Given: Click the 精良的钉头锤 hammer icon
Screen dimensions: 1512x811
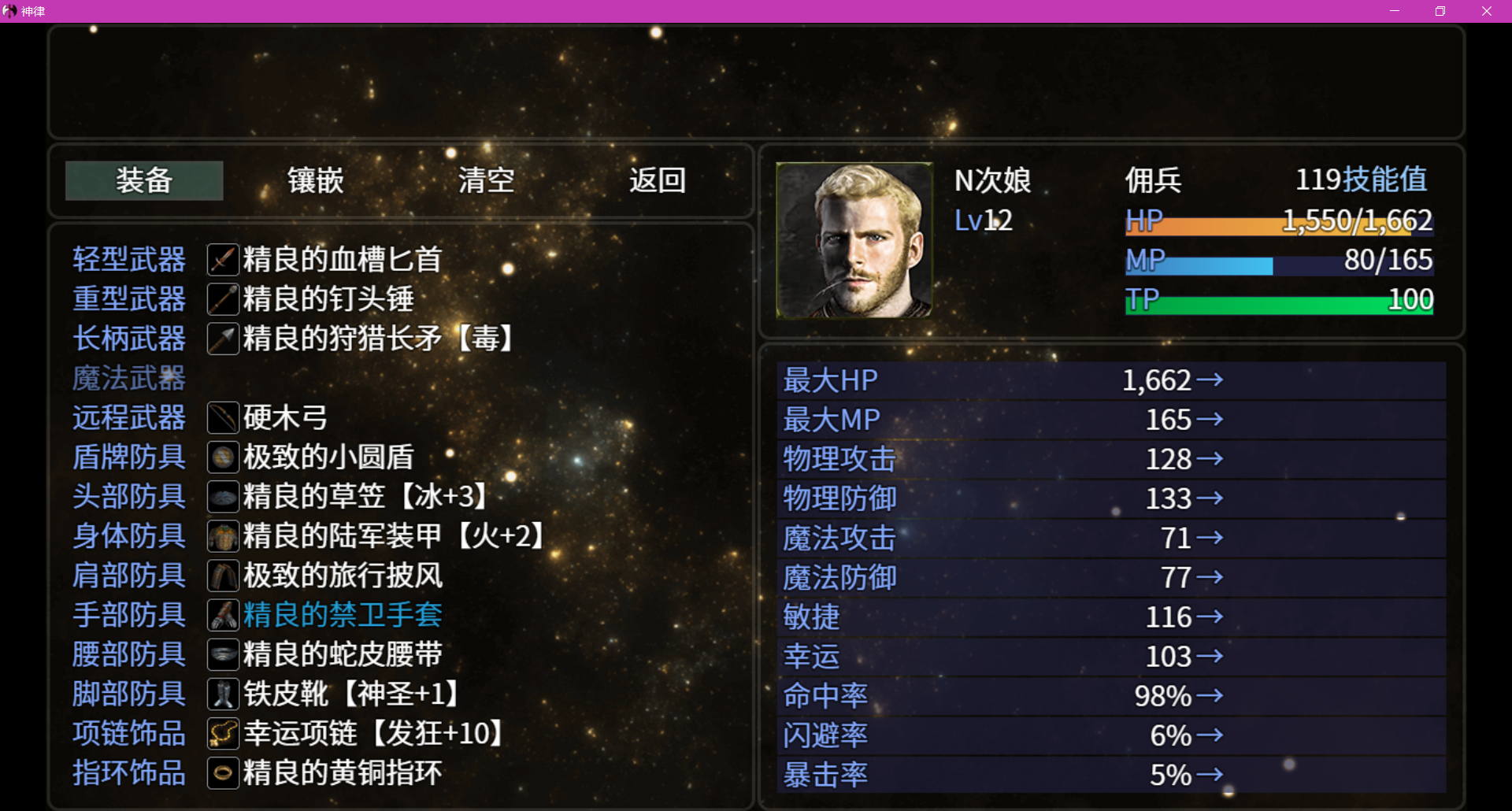Looking at the screenshot, I should tap(223, 298).
